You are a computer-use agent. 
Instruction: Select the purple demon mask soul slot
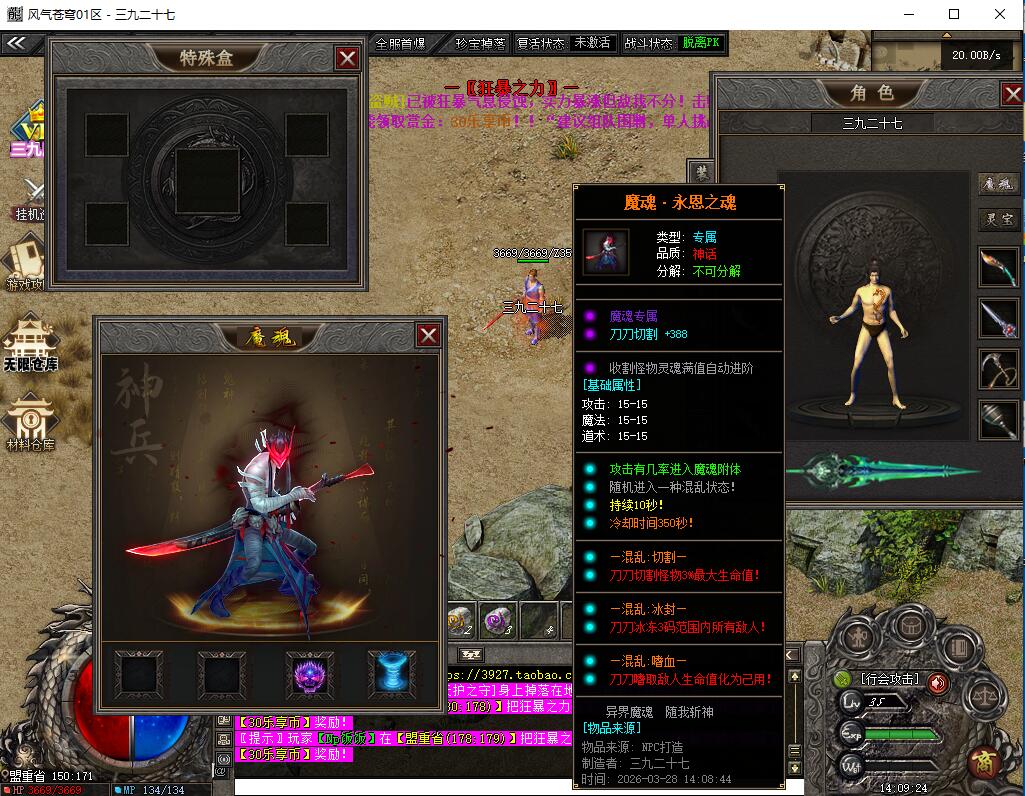[309, 674]
